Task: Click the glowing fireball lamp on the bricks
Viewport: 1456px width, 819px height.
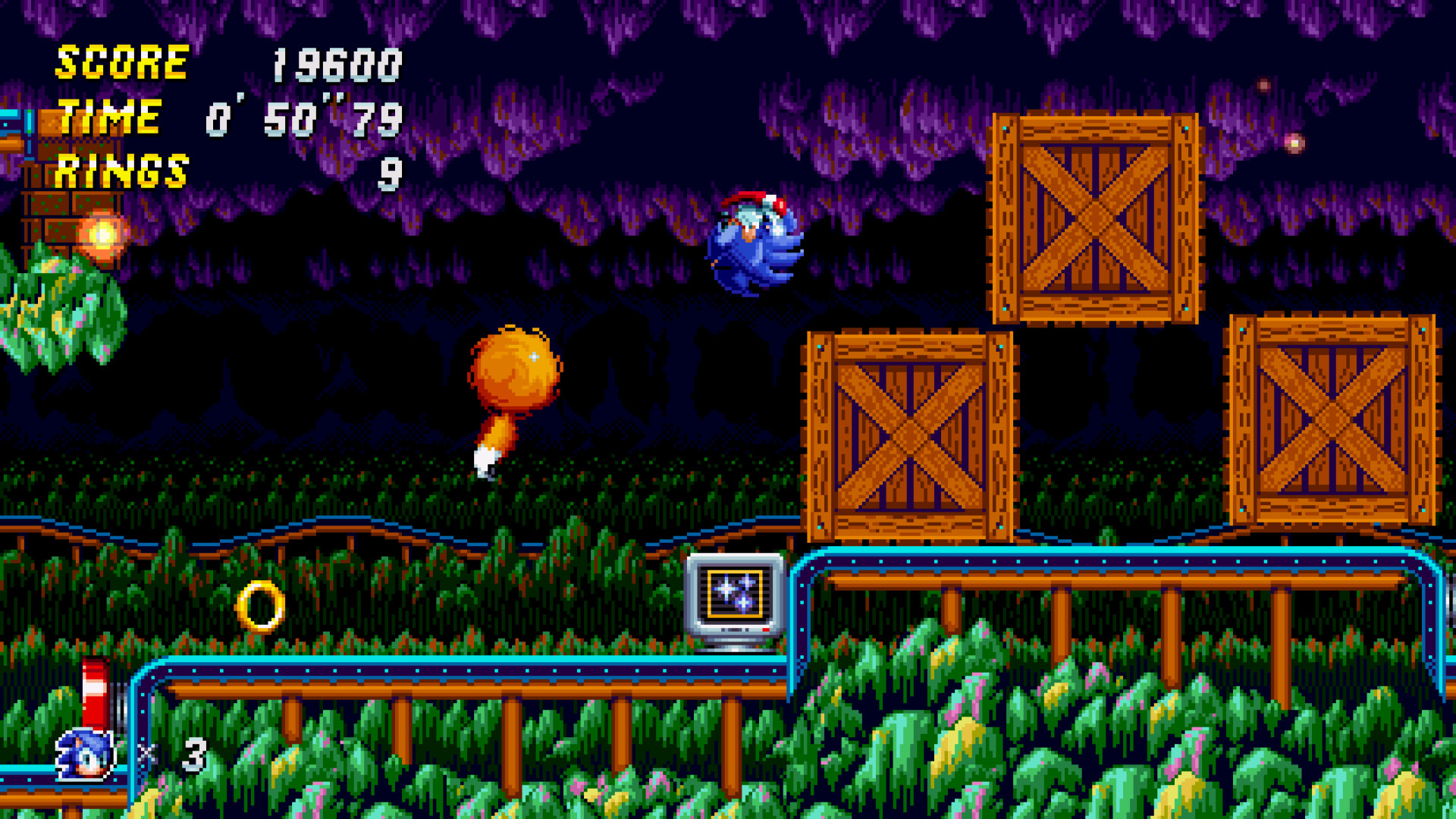Action: click(102, 234)
